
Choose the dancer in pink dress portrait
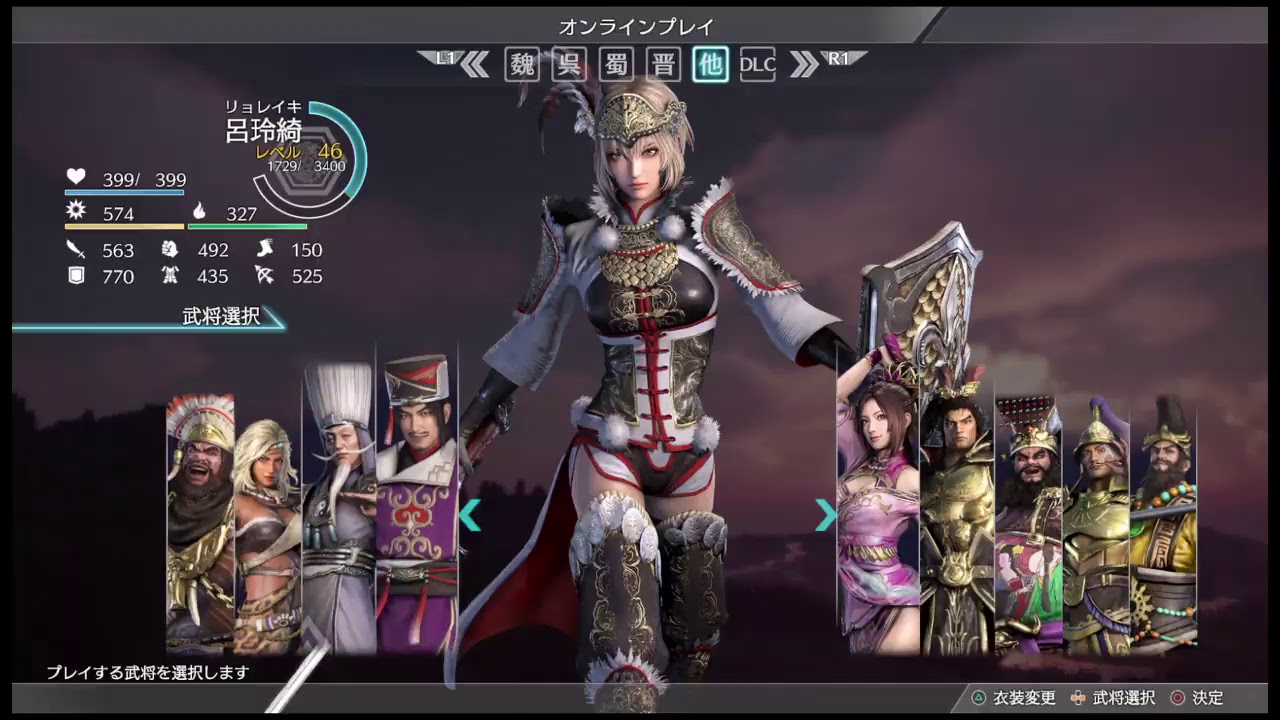point(877,510)
